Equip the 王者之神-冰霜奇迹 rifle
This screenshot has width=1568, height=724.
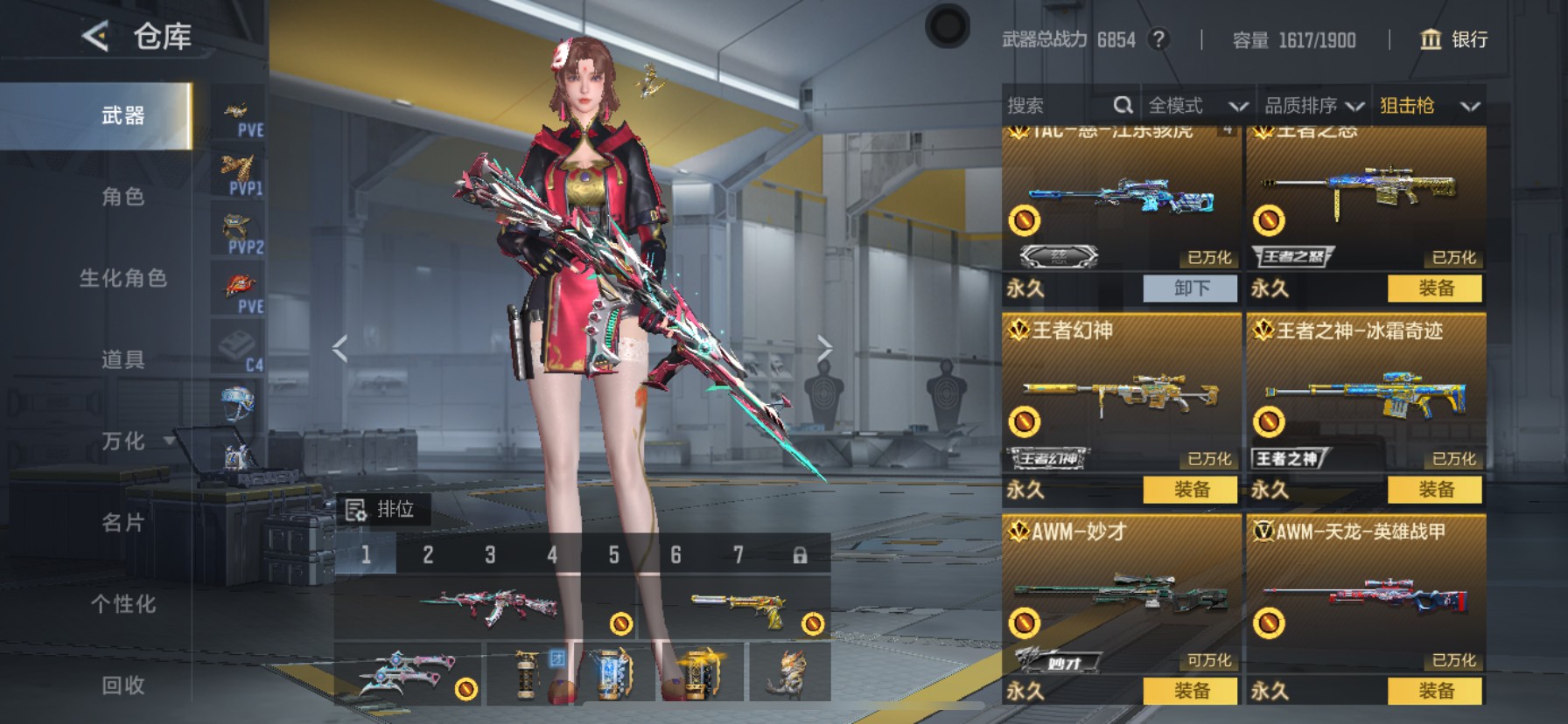(1435, 490)
